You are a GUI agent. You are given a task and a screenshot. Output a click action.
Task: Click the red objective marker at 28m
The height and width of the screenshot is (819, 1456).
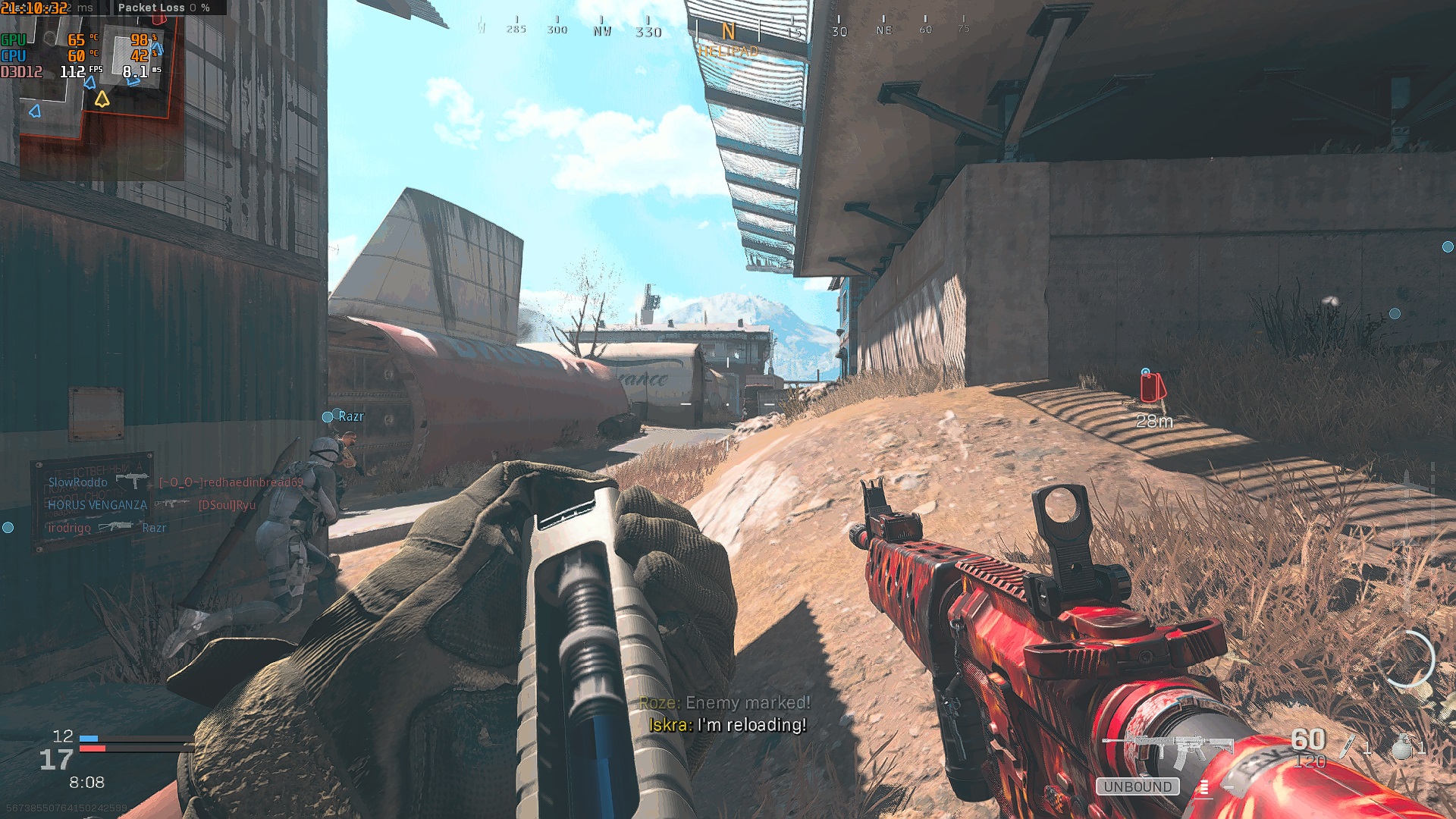1153,388
